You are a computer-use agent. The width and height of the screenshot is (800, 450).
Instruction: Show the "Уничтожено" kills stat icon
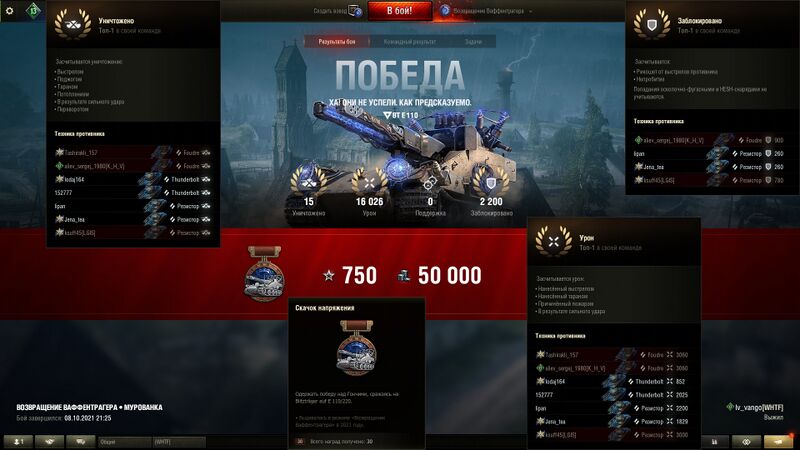pyautogui.click(x=309, y=183)
